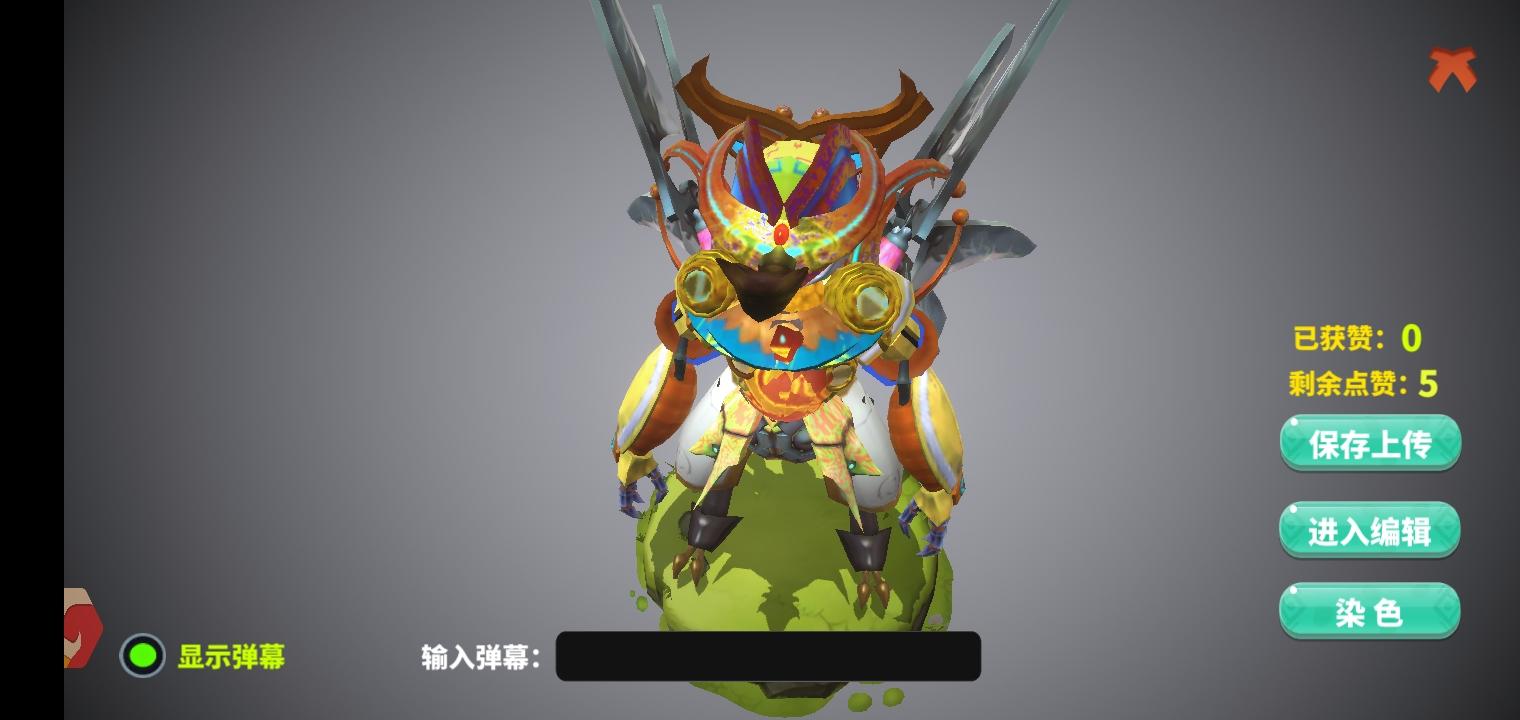Click the 显示弹幕 label text
Screen dimensions: 1520x720
[x=229, y=657]
